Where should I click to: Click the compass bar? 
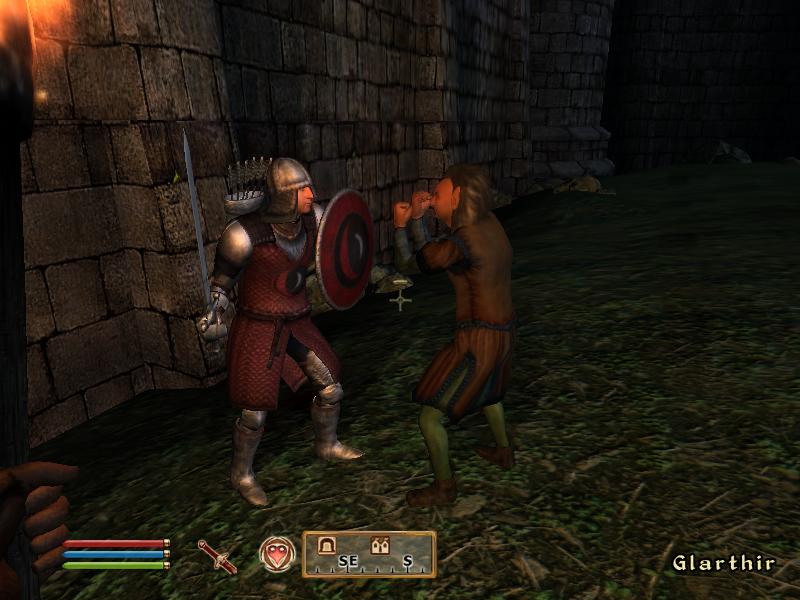(x=369, y=555)
